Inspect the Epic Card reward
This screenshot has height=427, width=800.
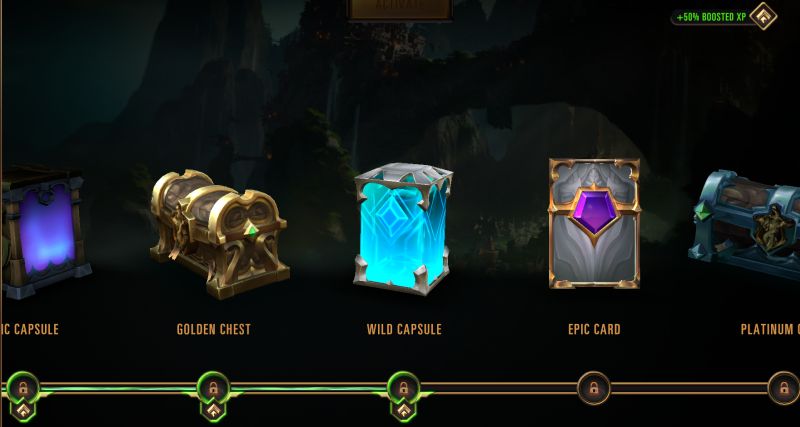click(593, 225)
